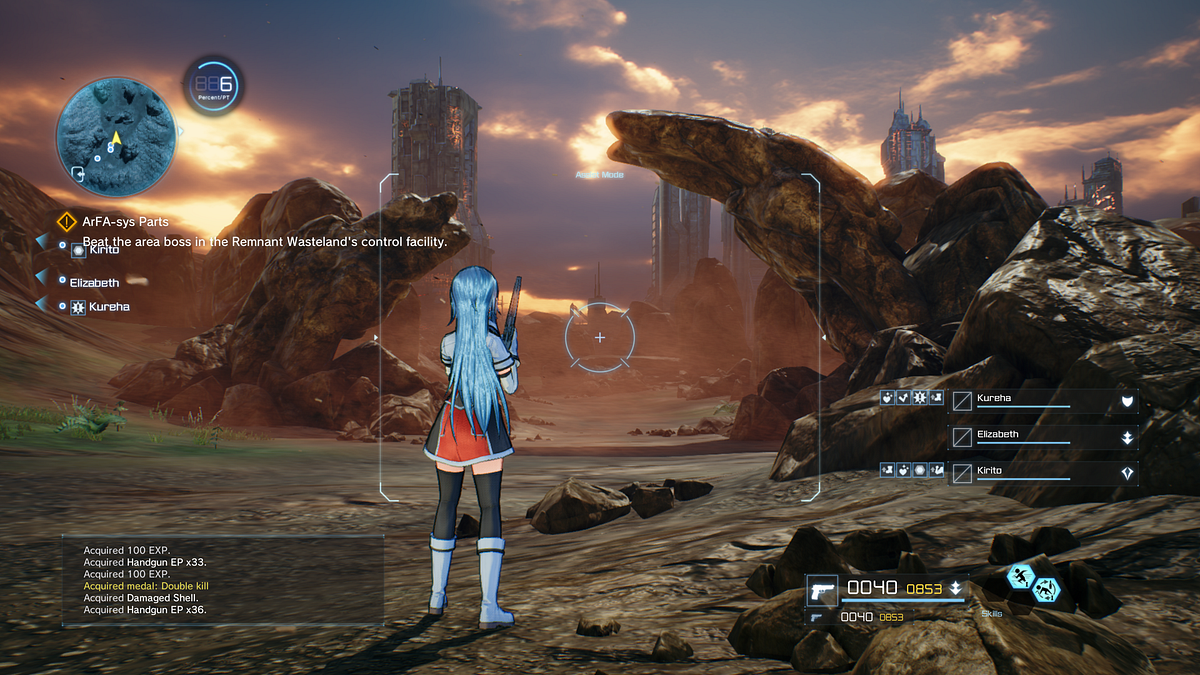Activate the running figure skill hexagon
This screenshot has width=1200, height=675.
(1021, 577)
